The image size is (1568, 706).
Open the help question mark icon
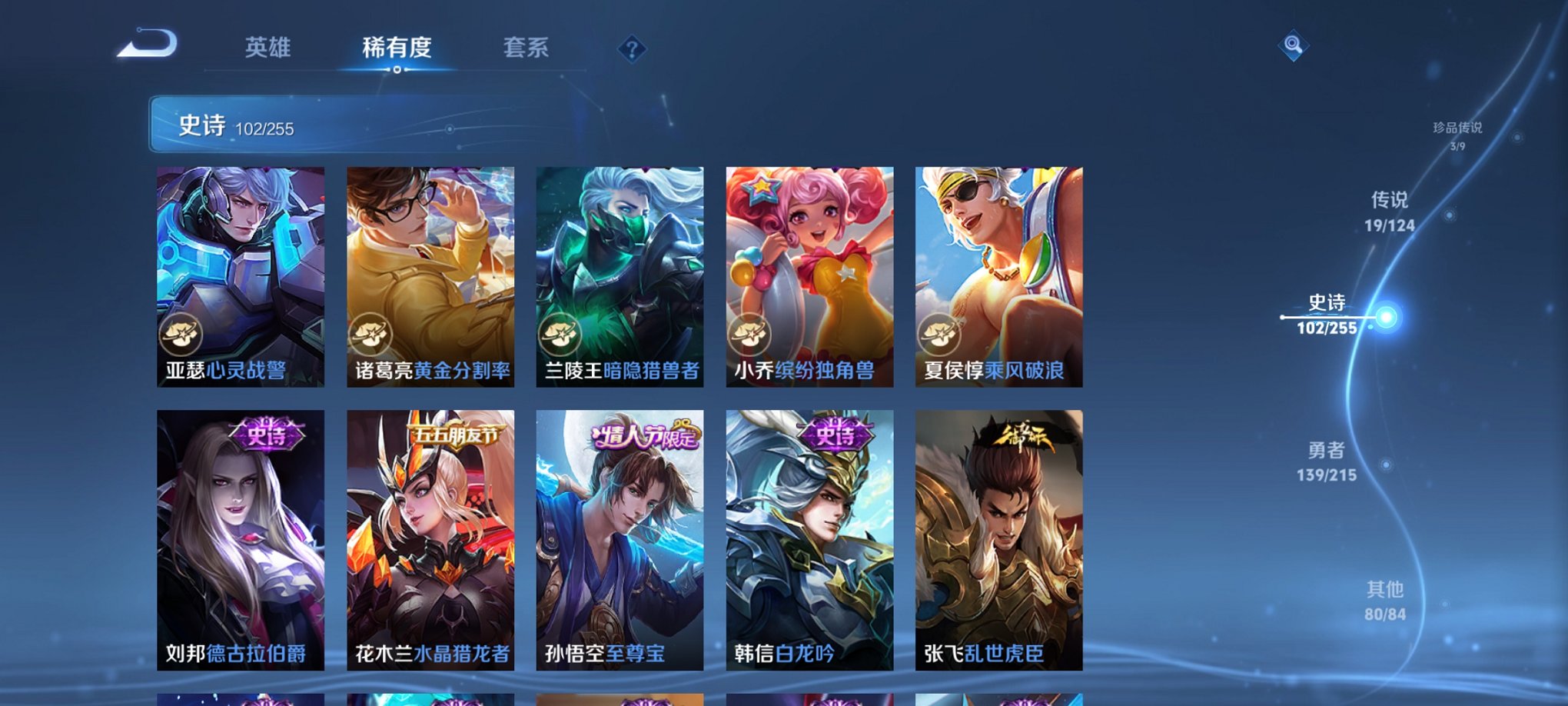coord(633,50)
